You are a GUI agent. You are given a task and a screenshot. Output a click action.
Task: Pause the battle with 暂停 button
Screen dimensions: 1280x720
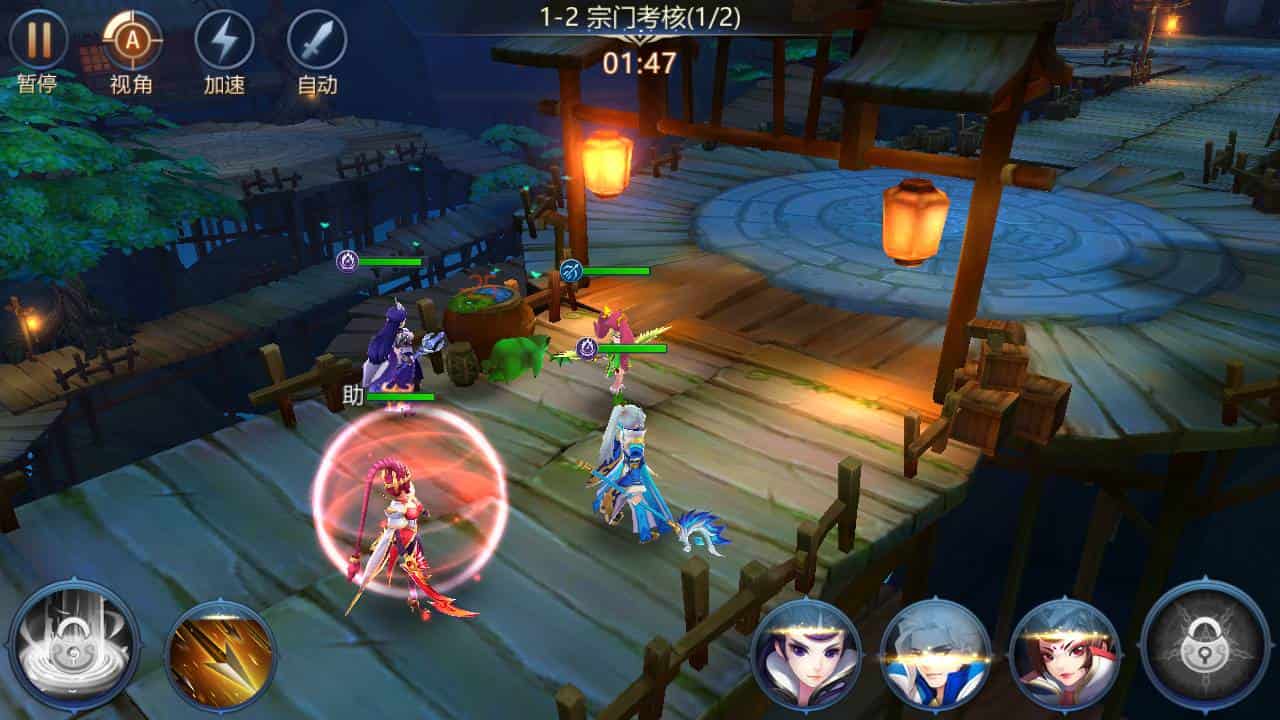pos(38,41)
